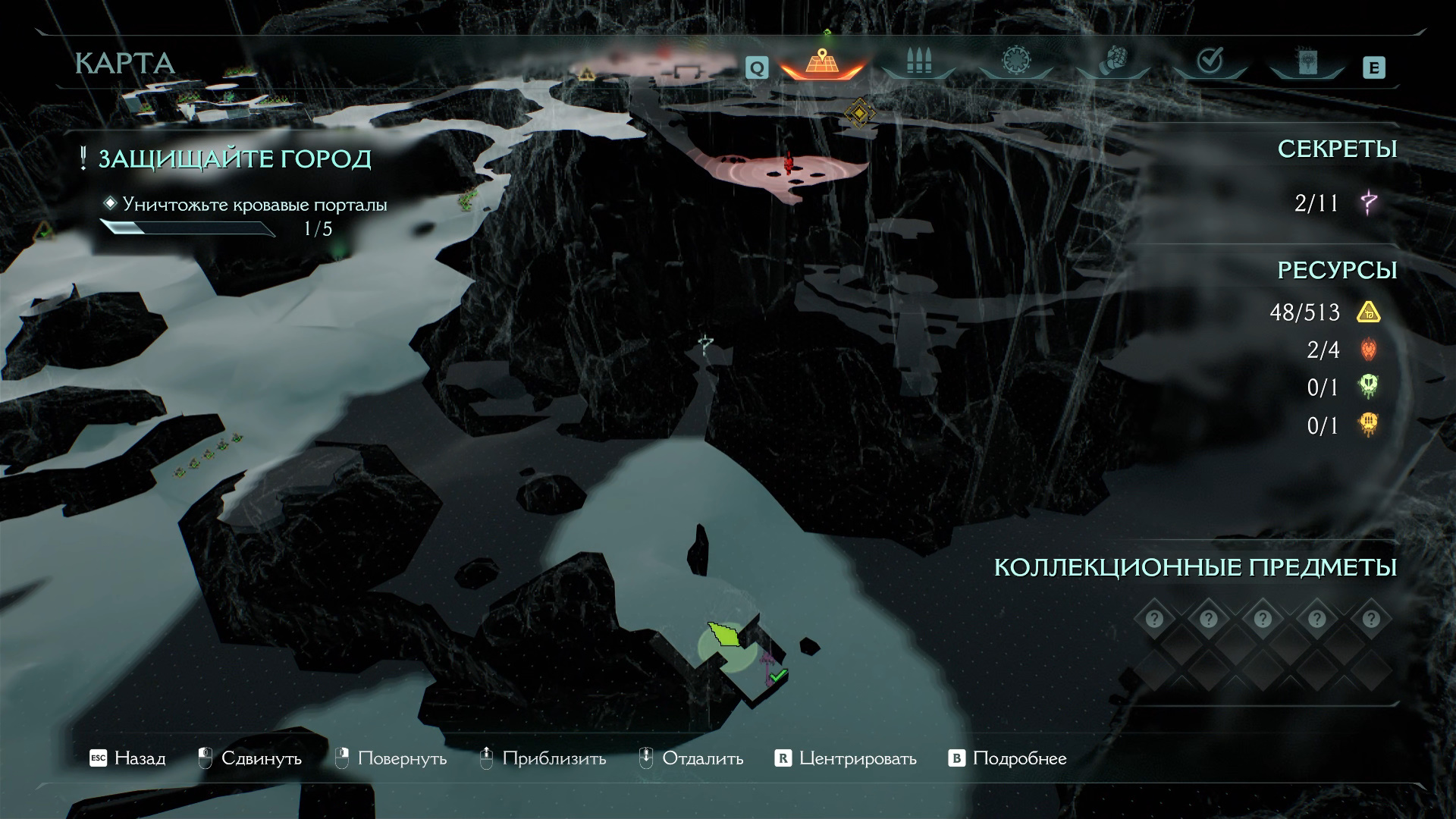
Task: Select the Защищайте город objective tracker
Action: click(x=235, y=159)
